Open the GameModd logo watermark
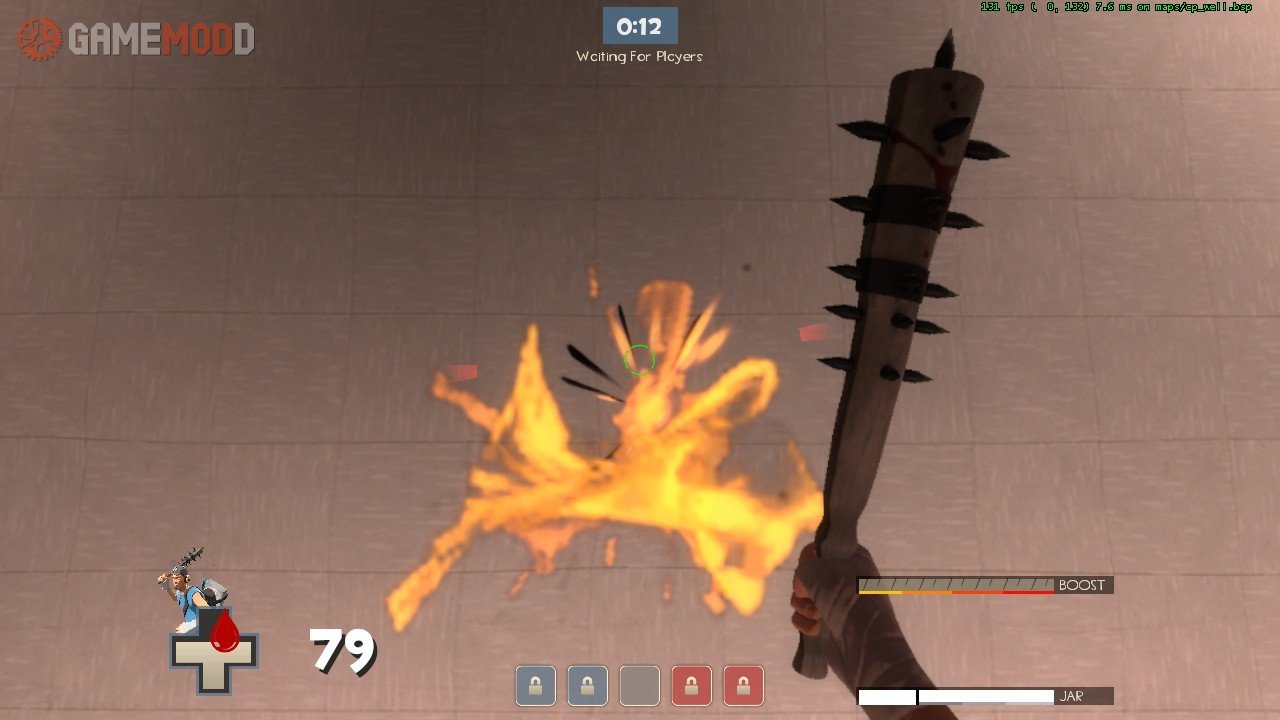The height and width of the screenshot is (720, 1280). (136, 39)
